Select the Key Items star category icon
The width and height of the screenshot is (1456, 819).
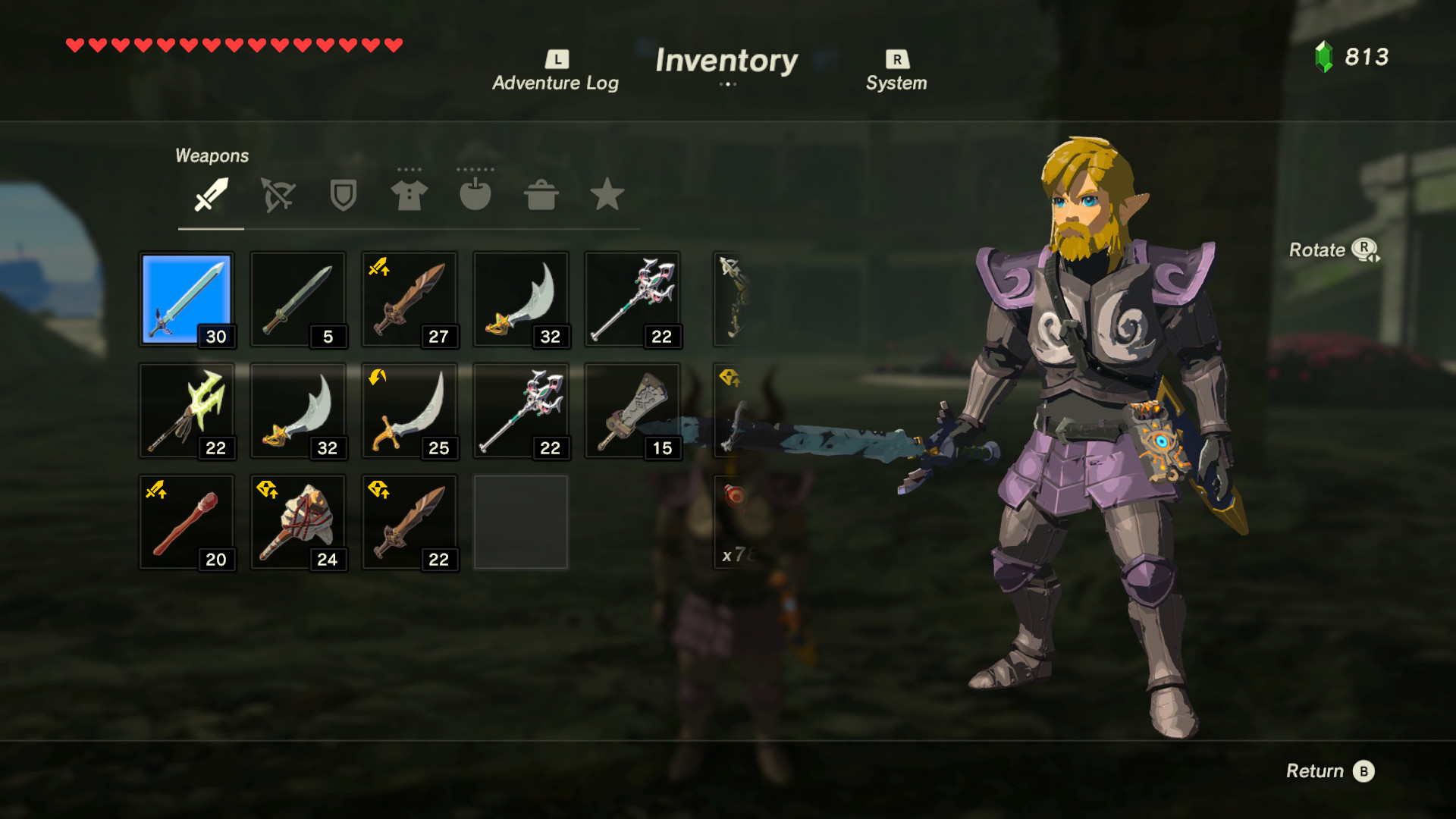(607, 196)
